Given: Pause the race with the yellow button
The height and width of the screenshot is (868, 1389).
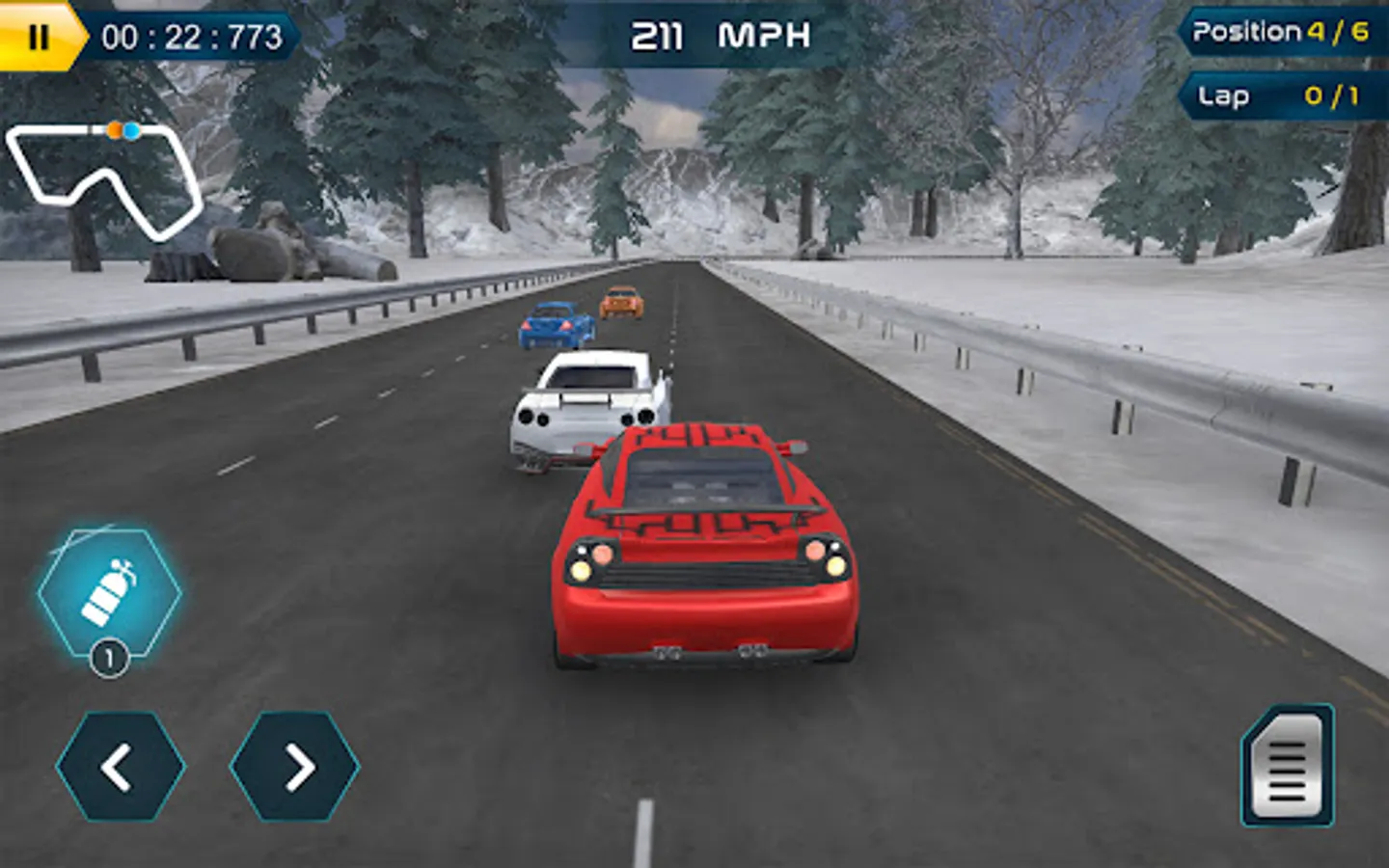Looking at the screenshot, I should [38, 37].
